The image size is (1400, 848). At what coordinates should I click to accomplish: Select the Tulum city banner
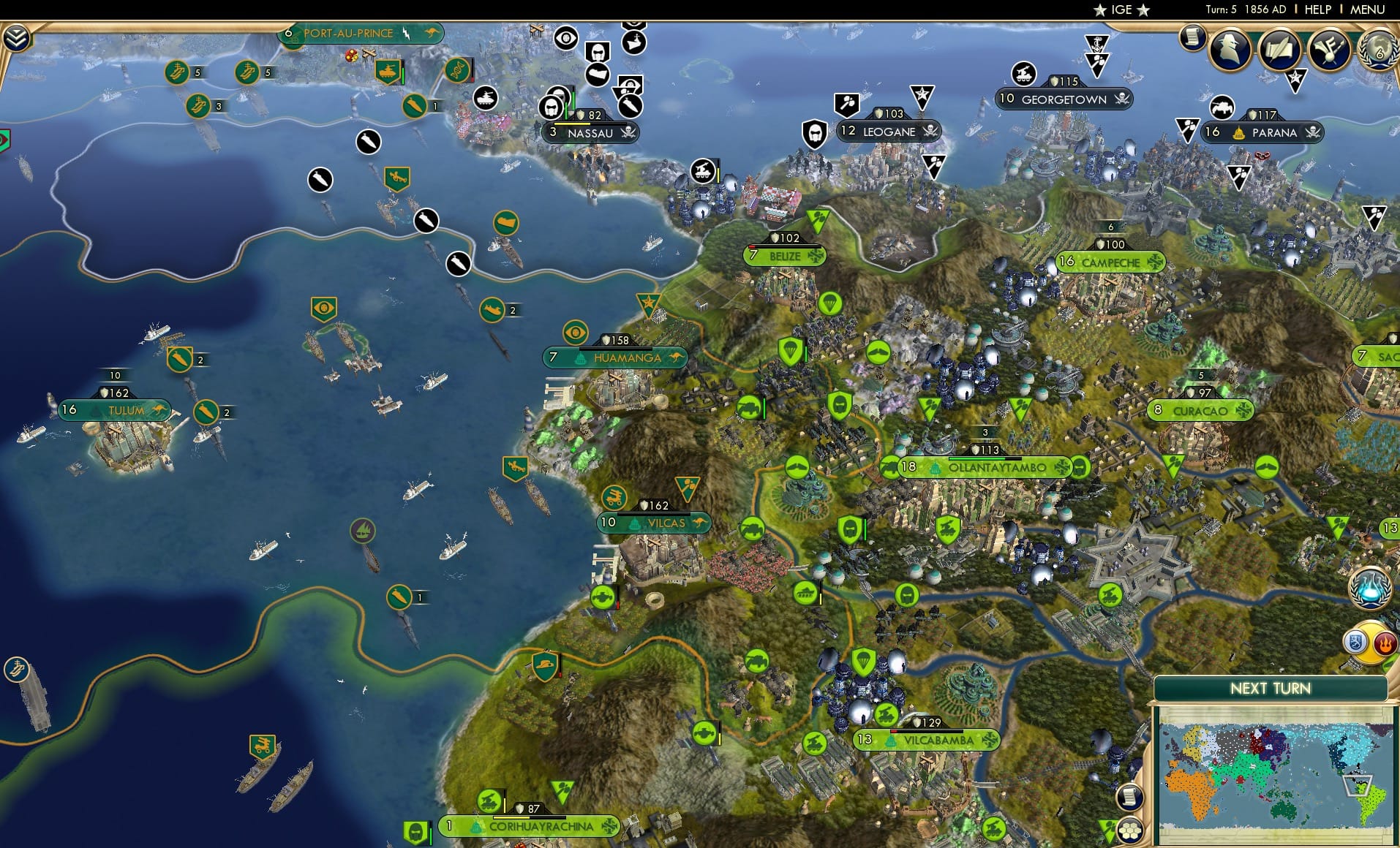(117, 411)
